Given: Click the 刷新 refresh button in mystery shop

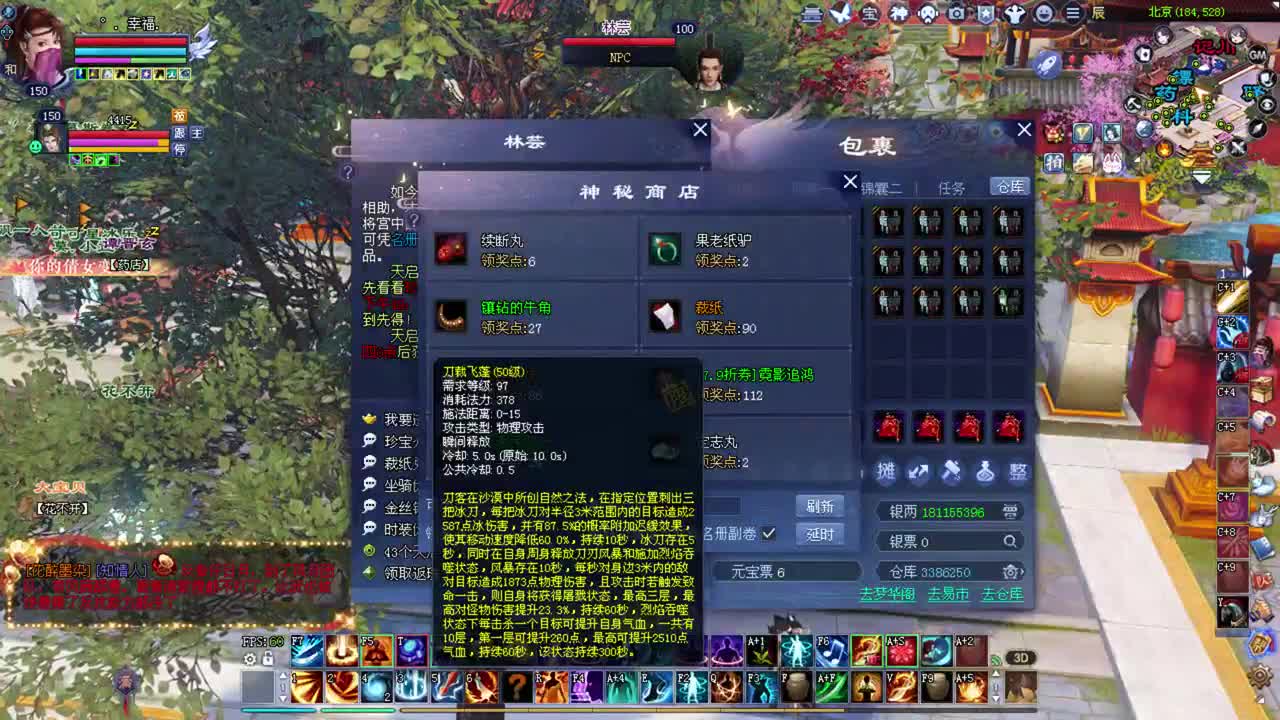Looking at the screenshot, I should click(819, 507).
